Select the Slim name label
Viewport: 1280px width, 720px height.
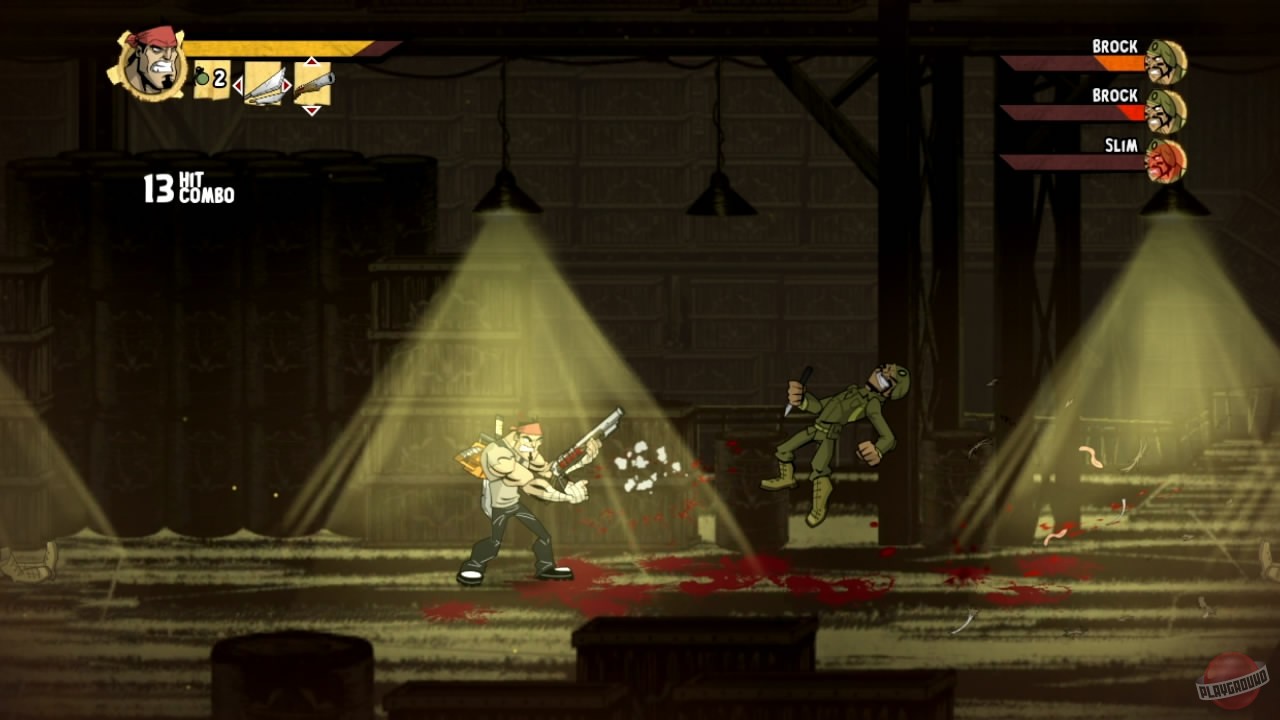(1123, 144)
